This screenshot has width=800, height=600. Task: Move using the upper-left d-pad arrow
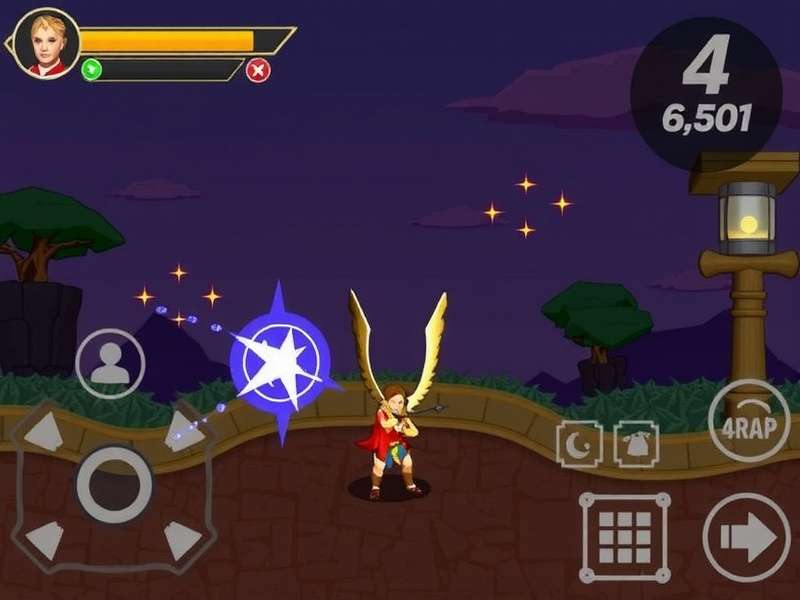(x=45, y=432)
